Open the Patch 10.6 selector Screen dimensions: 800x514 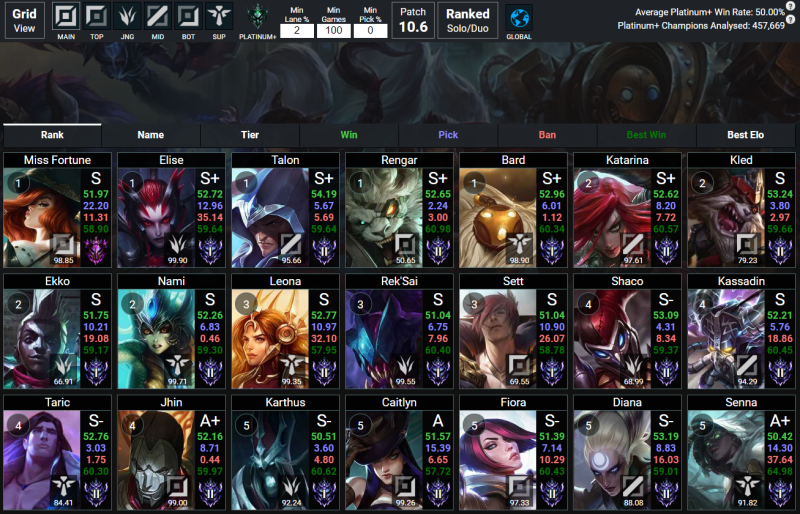(x=412, y=20)
